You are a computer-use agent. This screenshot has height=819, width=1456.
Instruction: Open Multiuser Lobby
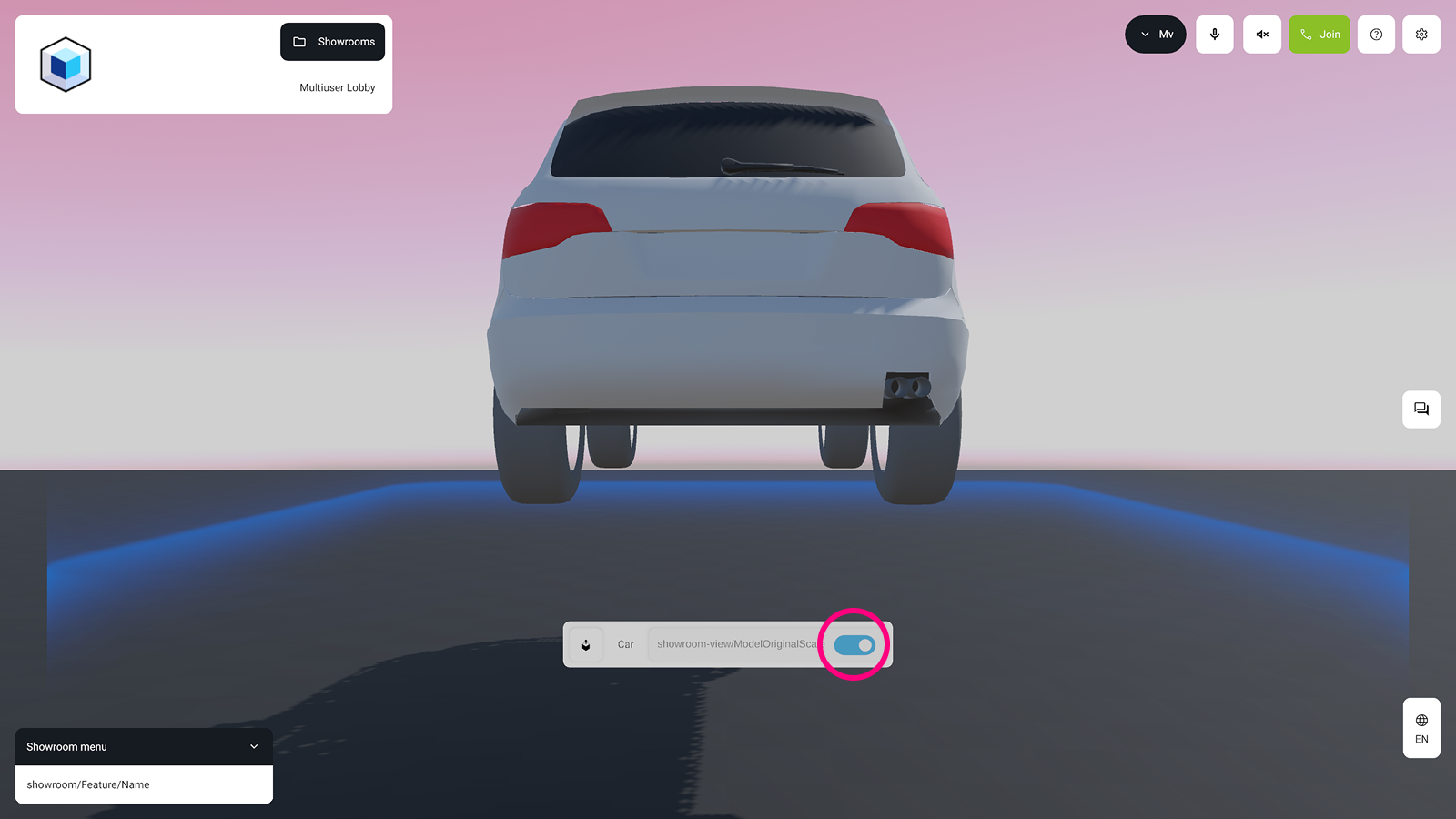tap(337, 87)
